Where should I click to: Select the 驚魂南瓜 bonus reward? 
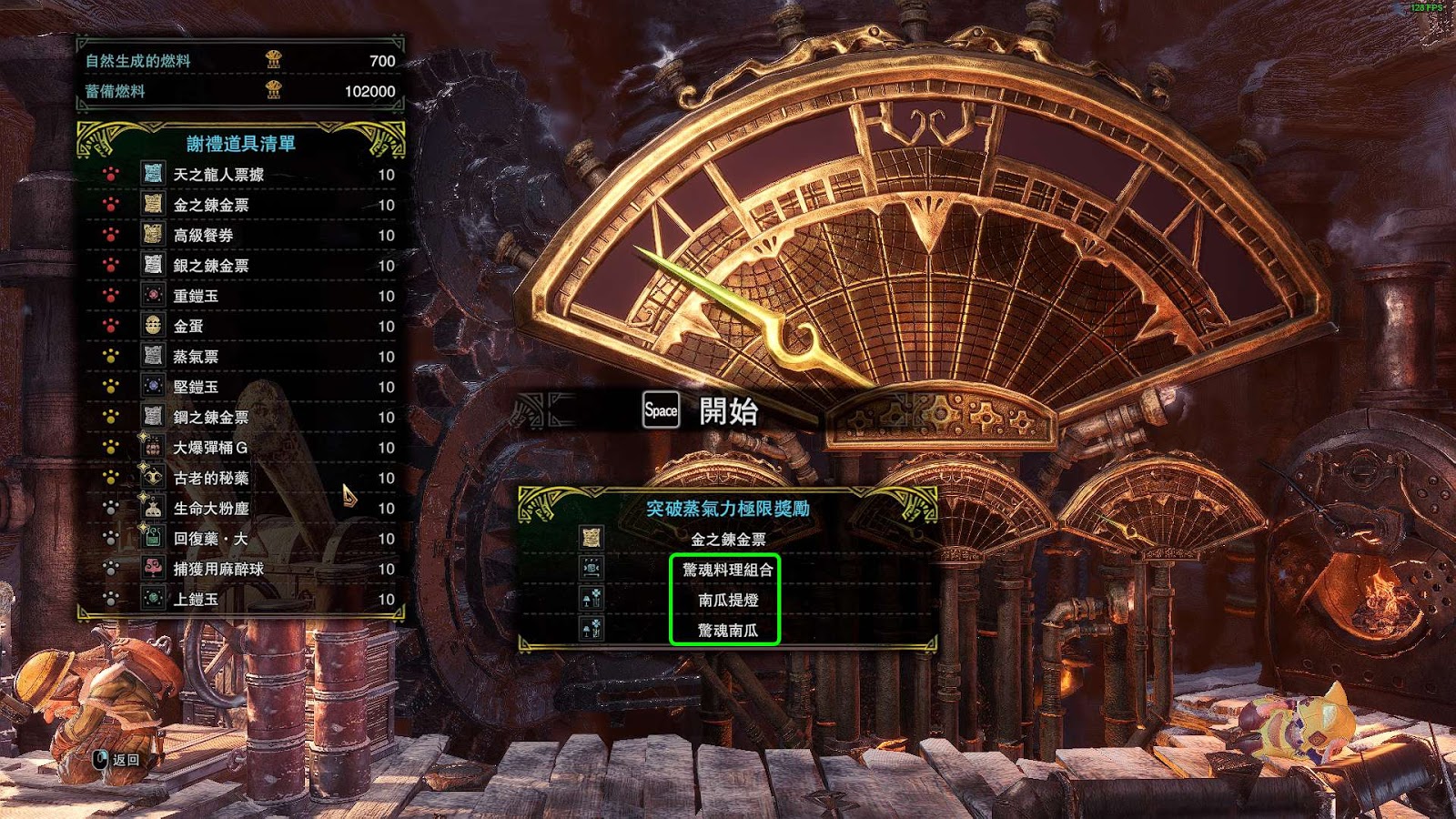[x=727, y=630]
